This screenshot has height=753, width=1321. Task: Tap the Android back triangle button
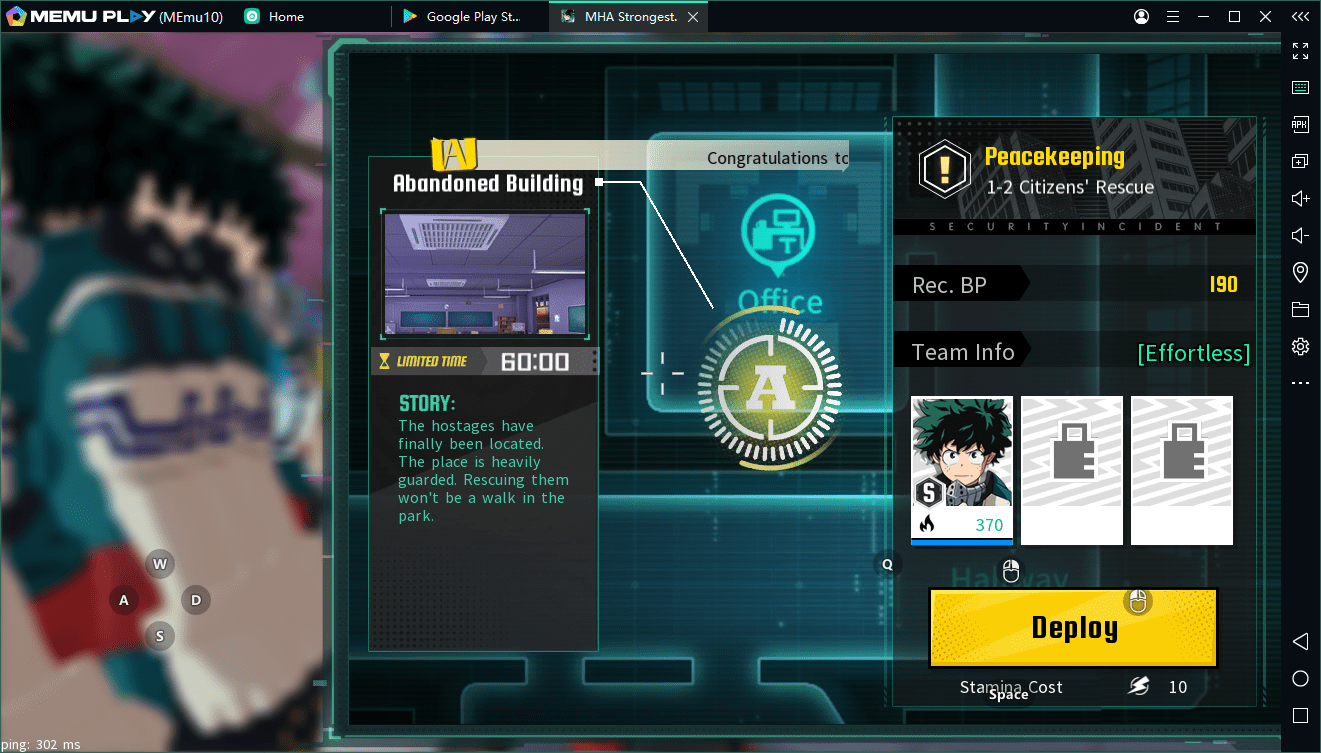1300,641
